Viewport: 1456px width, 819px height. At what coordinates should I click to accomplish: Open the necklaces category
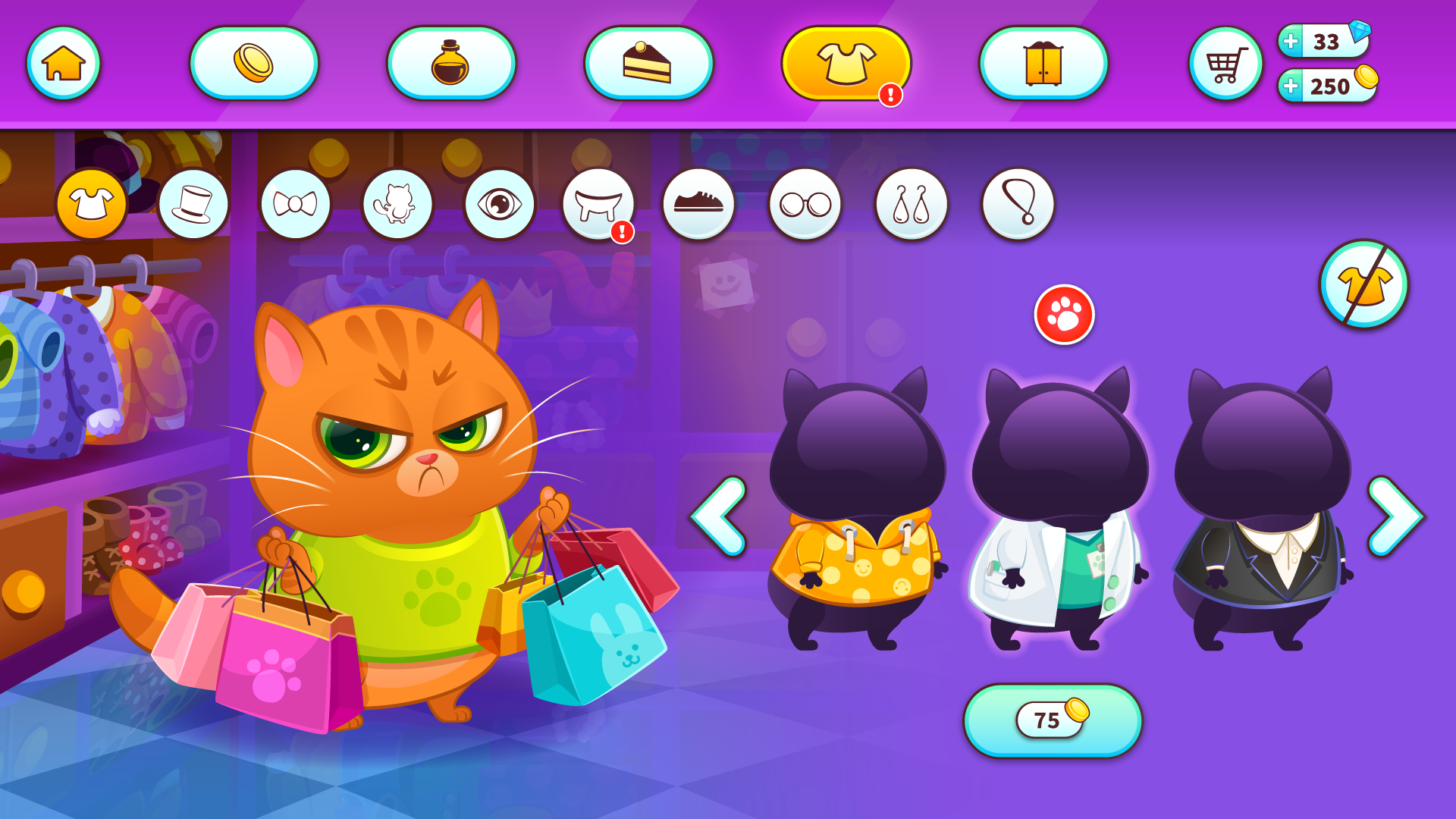pyautogui.click(x=1016, y=203)
